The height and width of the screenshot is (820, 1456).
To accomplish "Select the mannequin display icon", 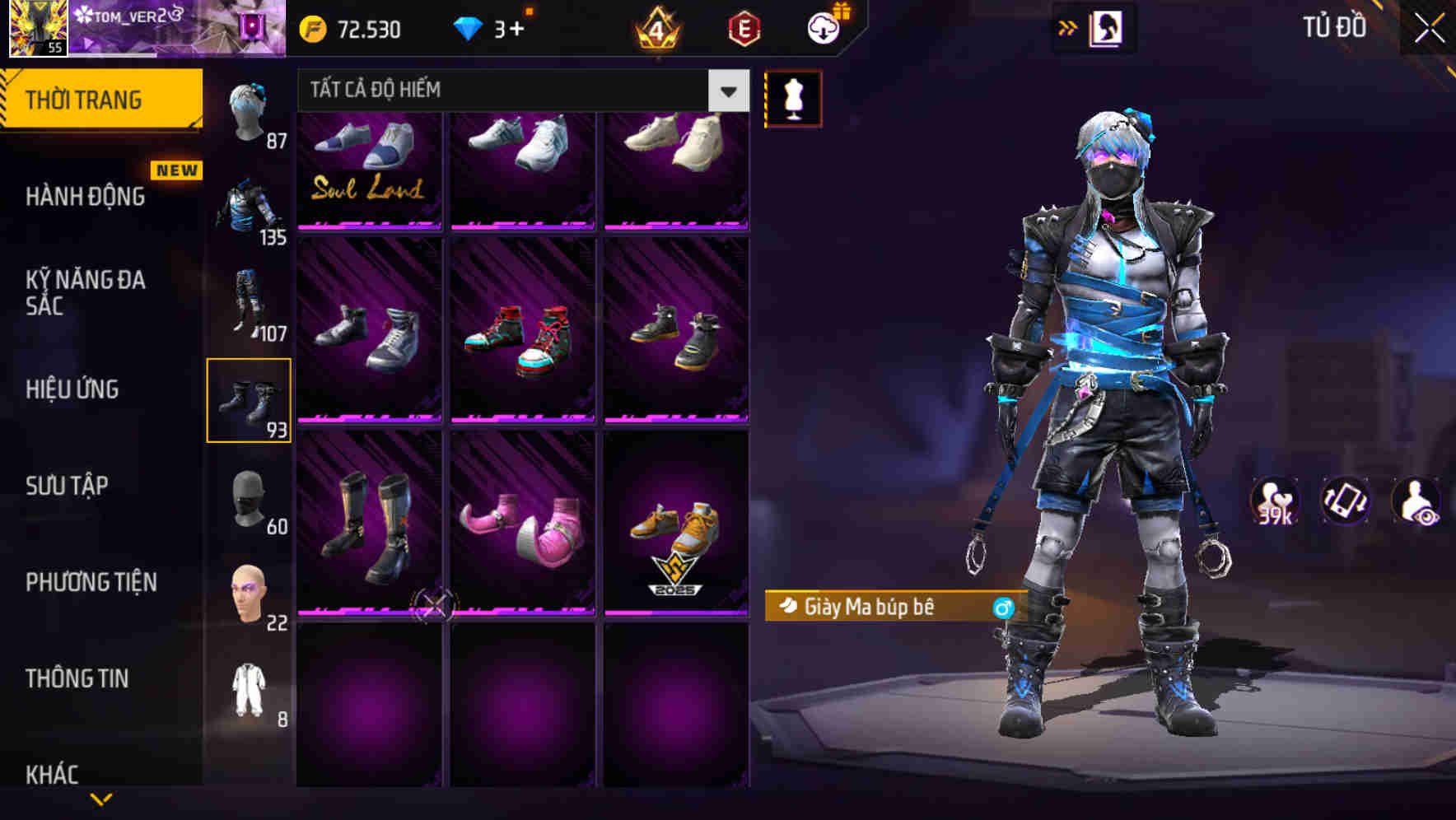I will [x=793, y=97].
